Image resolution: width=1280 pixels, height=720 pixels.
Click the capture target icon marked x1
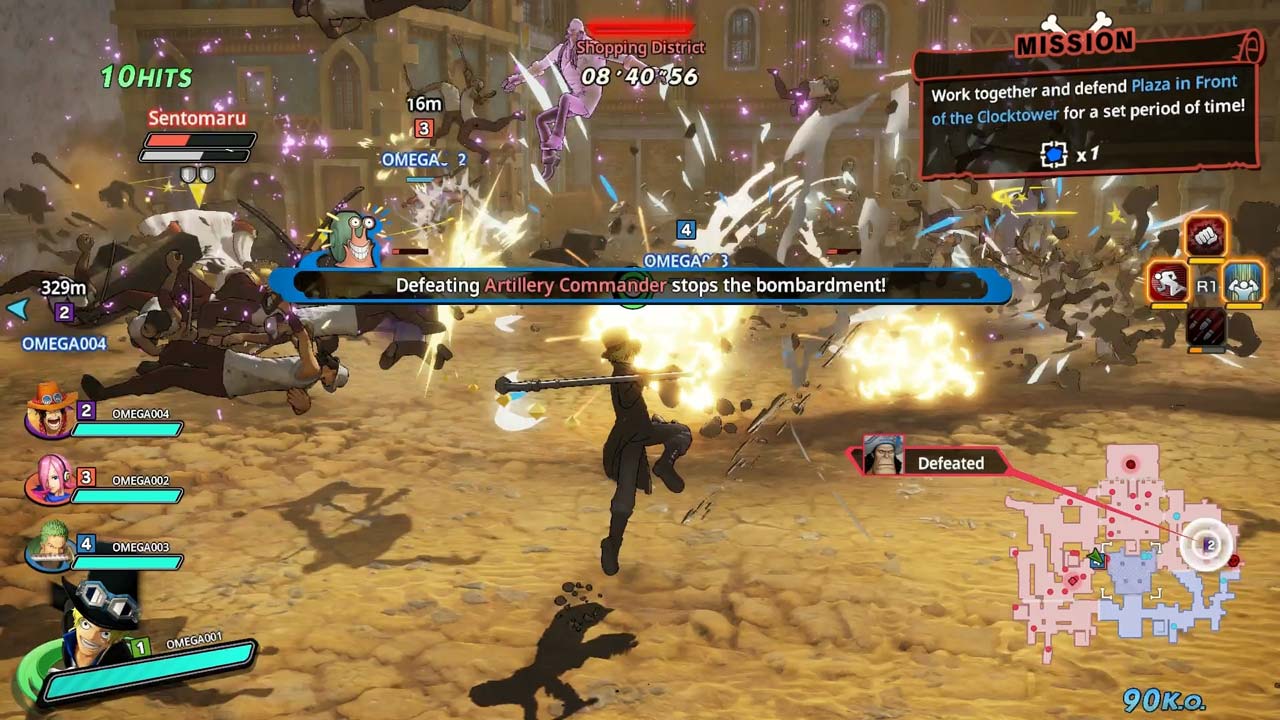point(1053,155)
